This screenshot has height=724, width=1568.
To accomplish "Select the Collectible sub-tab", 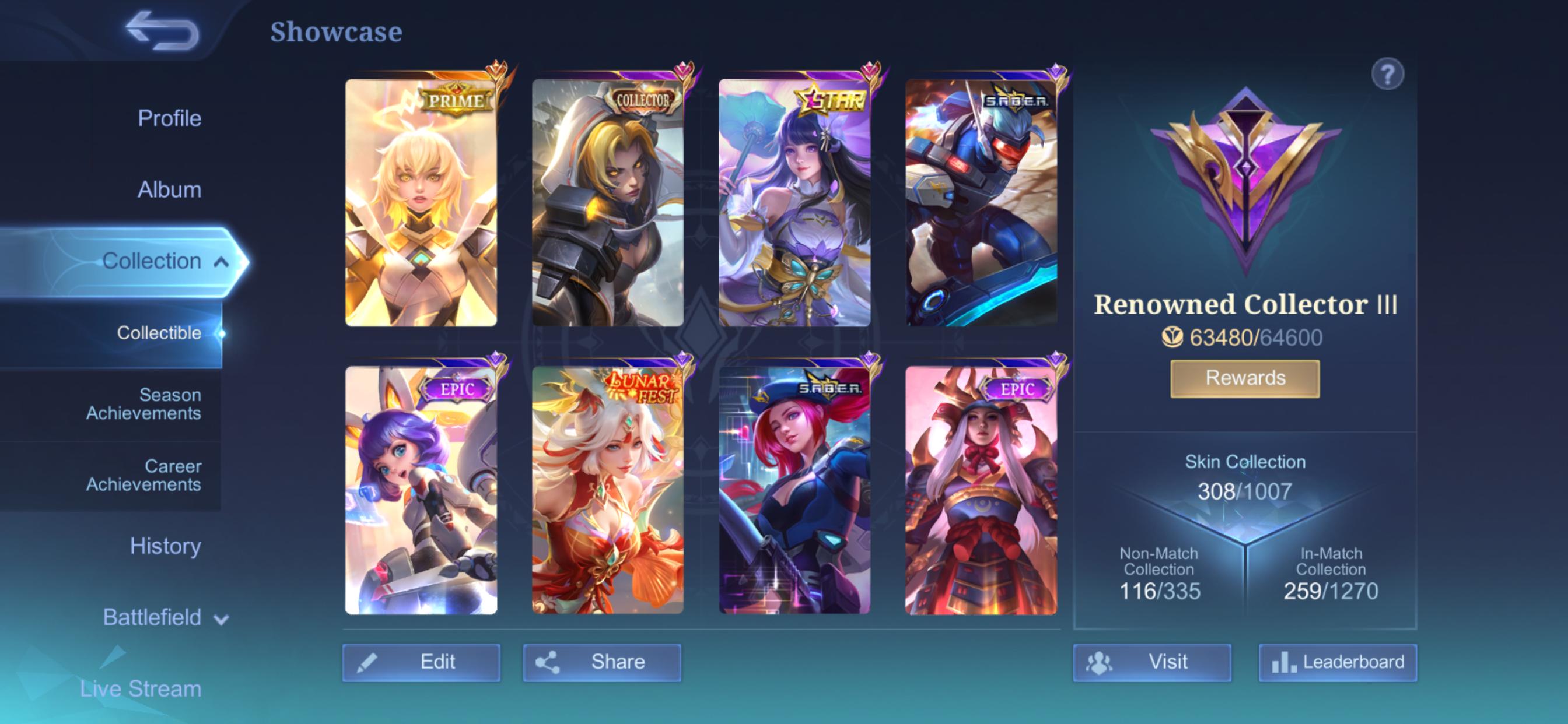I will (x=160, y=333).
